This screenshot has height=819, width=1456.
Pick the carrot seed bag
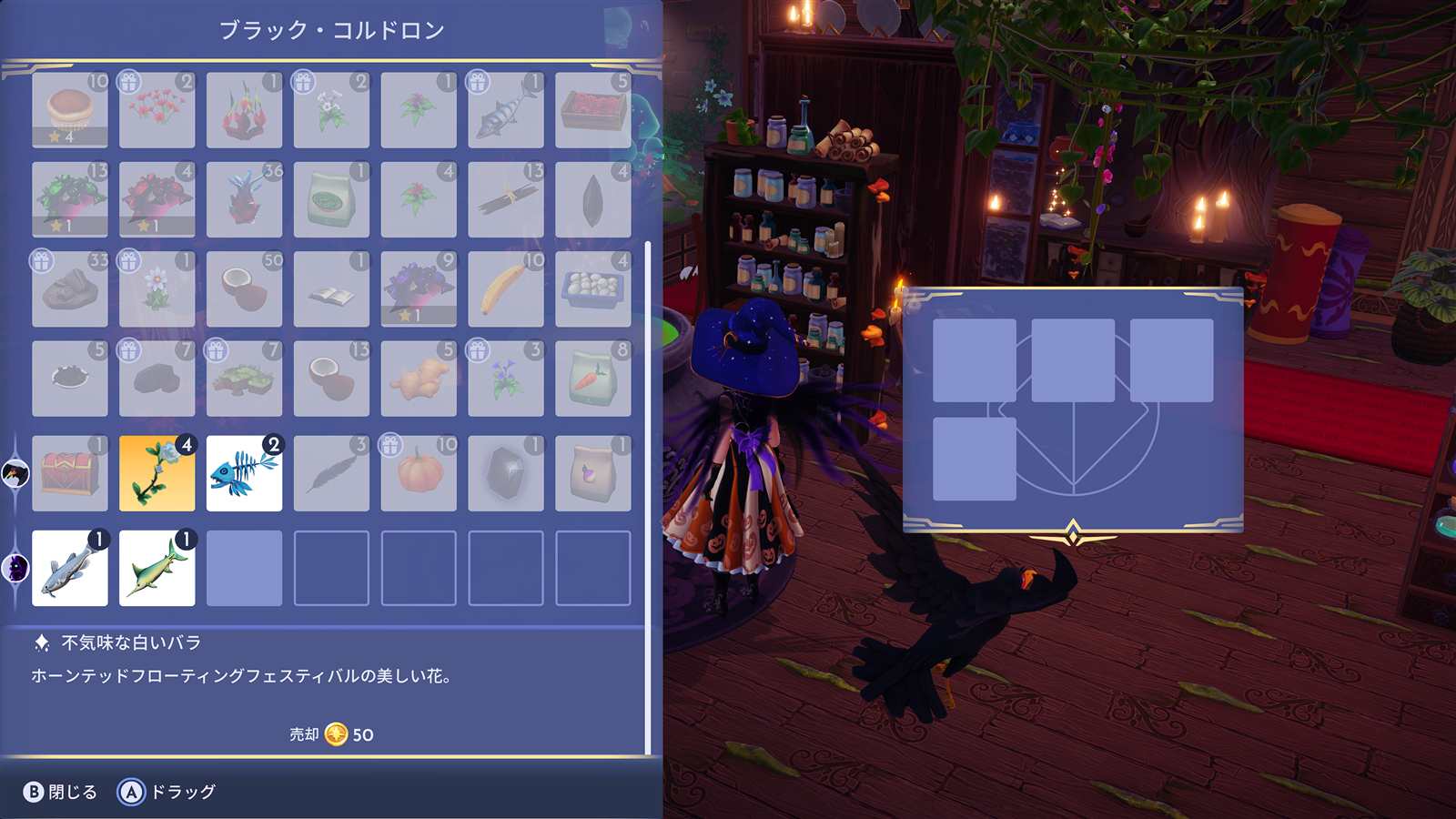[x=593, y=379]
